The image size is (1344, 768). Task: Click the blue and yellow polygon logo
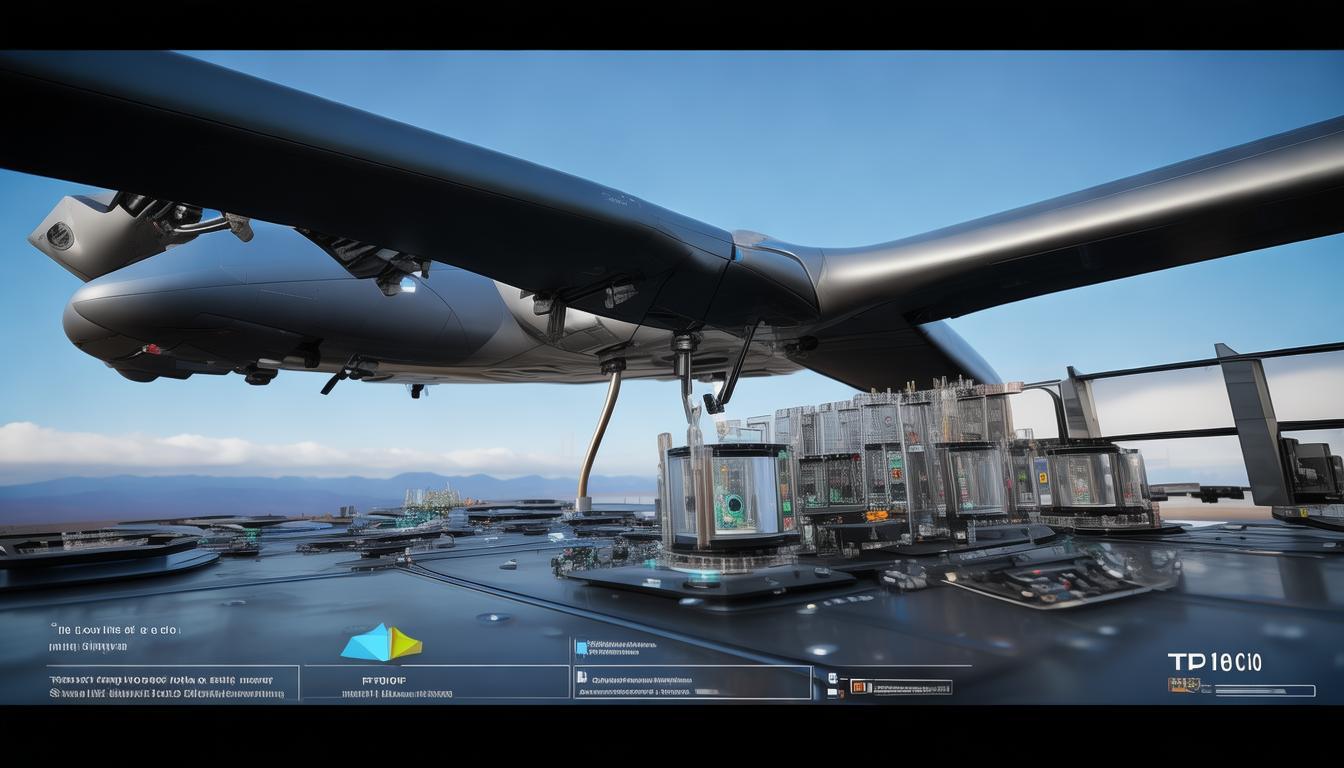381,643
